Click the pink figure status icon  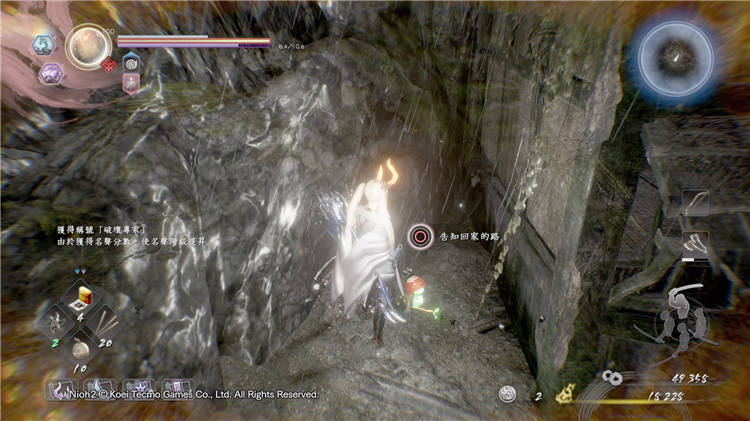(x=131, y=83)
